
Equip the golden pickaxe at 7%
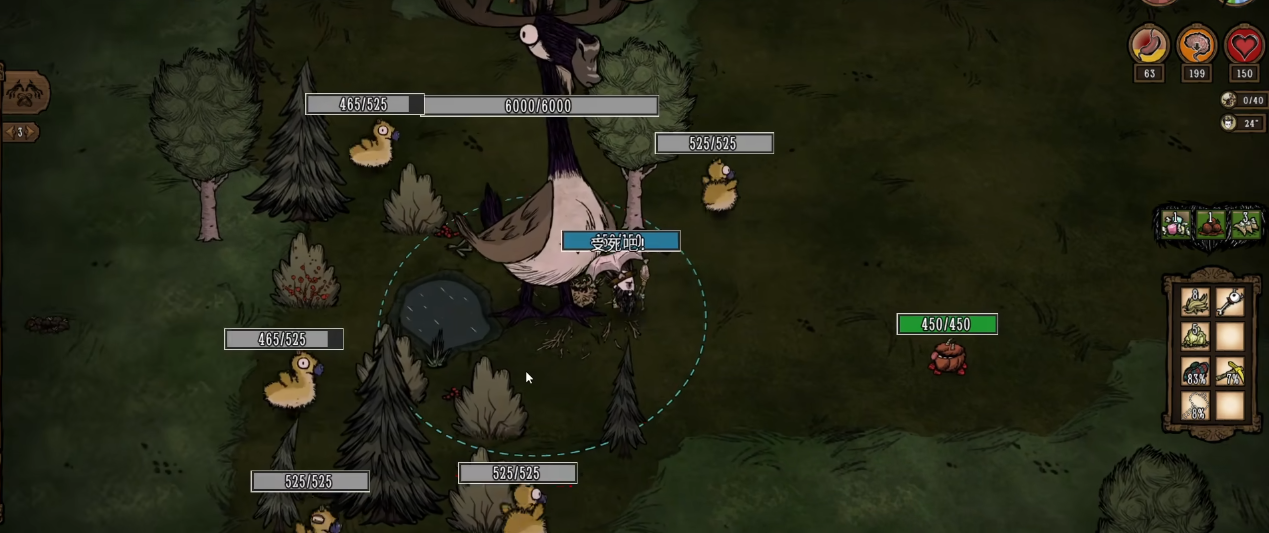tap(1230, 371)
